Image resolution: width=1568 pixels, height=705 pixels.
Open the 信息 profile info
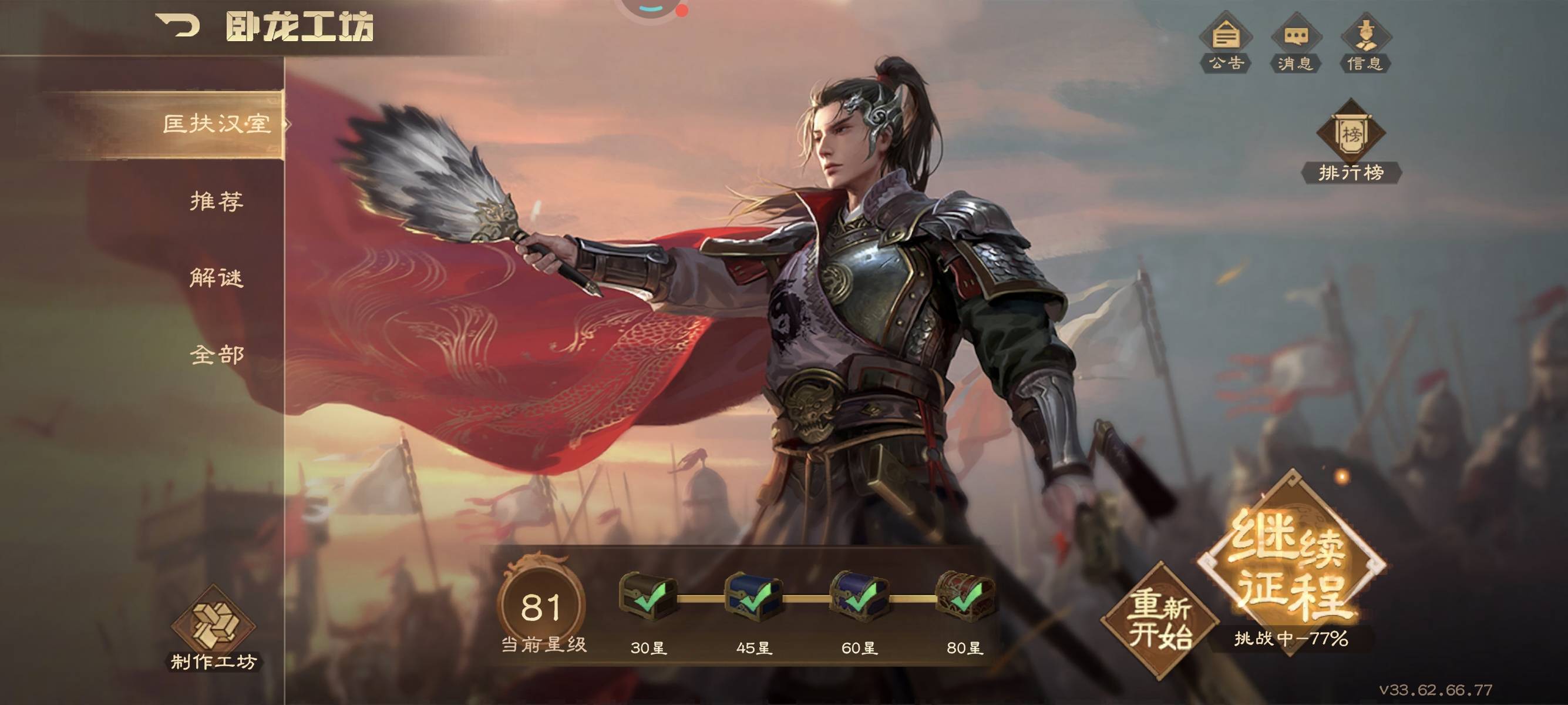click(x=1365, y=43)
